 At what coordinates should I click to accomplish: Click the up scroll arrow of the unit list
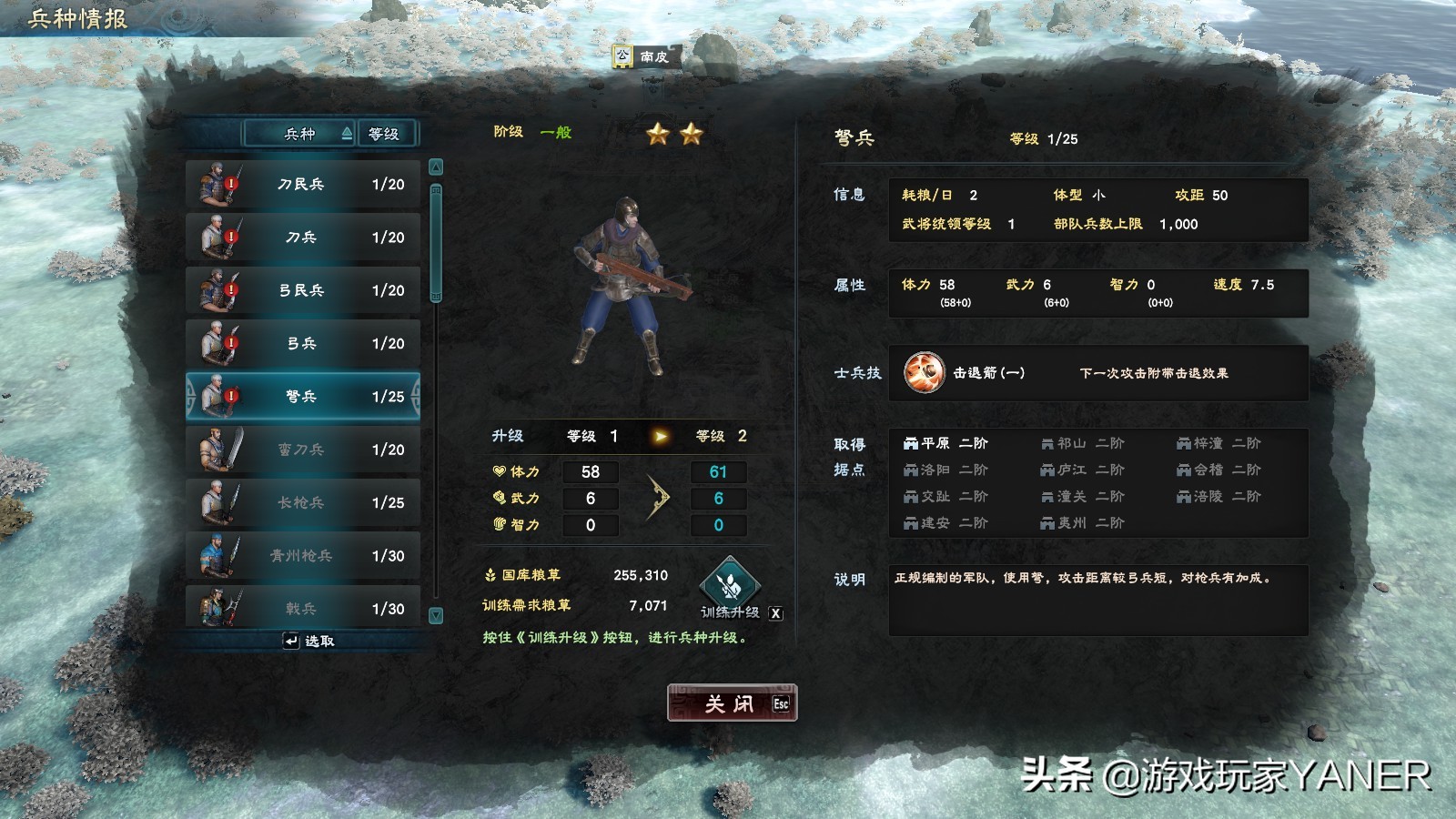pyautogui.click(x=437, y=166)
